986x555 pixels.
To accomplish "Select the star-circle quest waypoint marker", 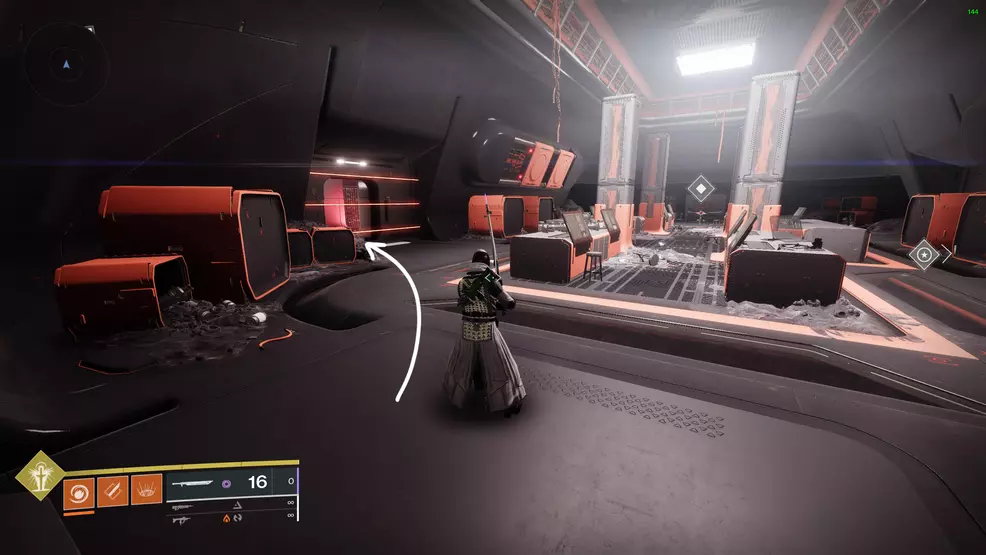I will (923, 255).
